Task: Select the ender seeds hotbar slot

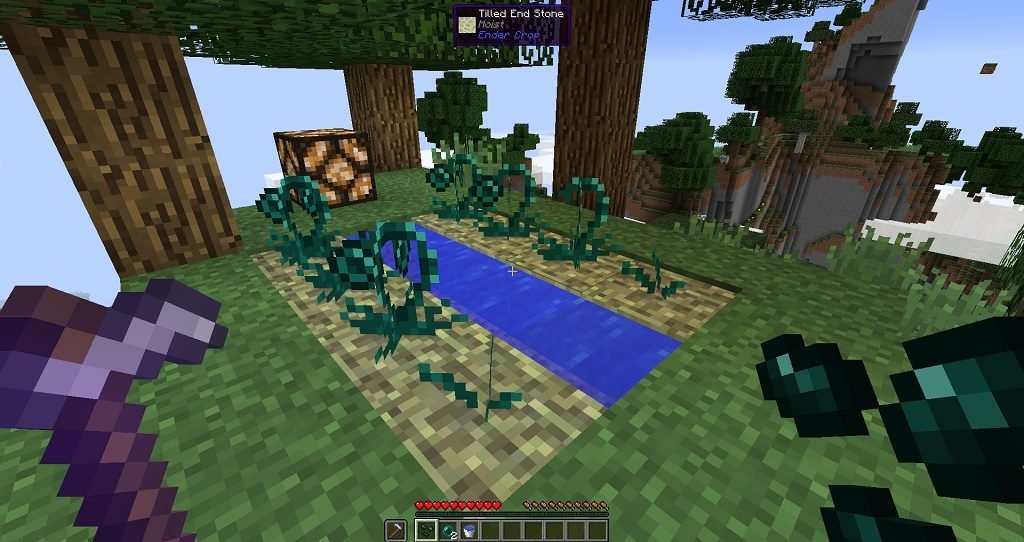Action: 424,530
